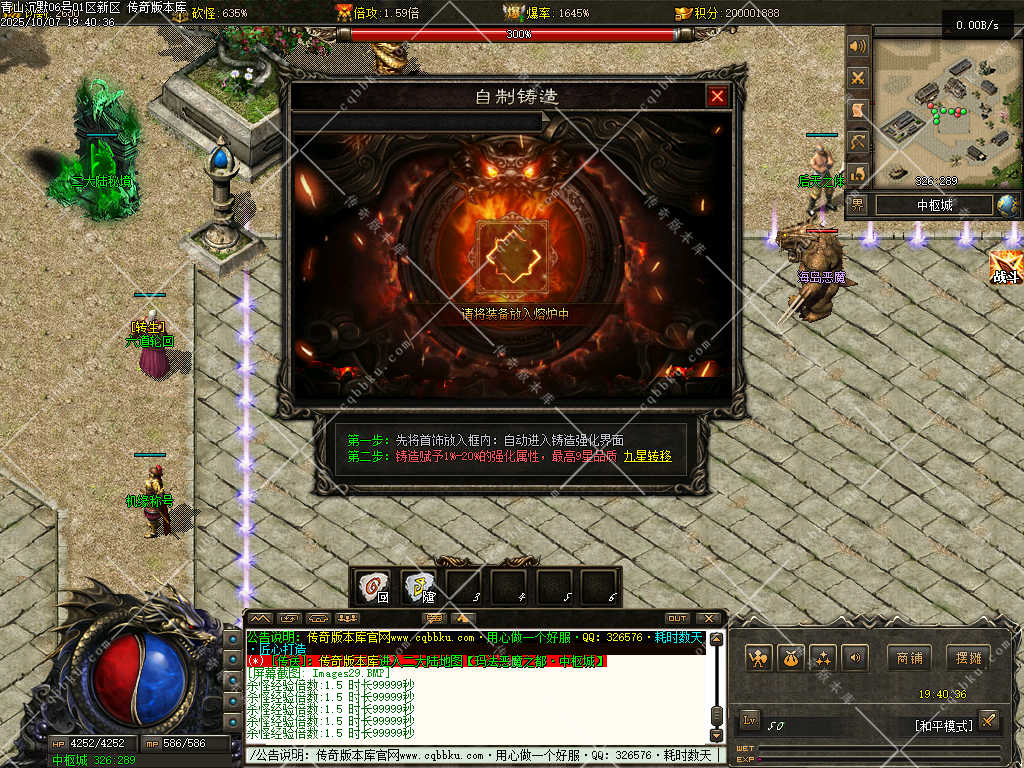Use the 随 scroll in the hotbar
Image resolution: width=1024 pixels, height=768 pixels.
[x=420, y=587]
